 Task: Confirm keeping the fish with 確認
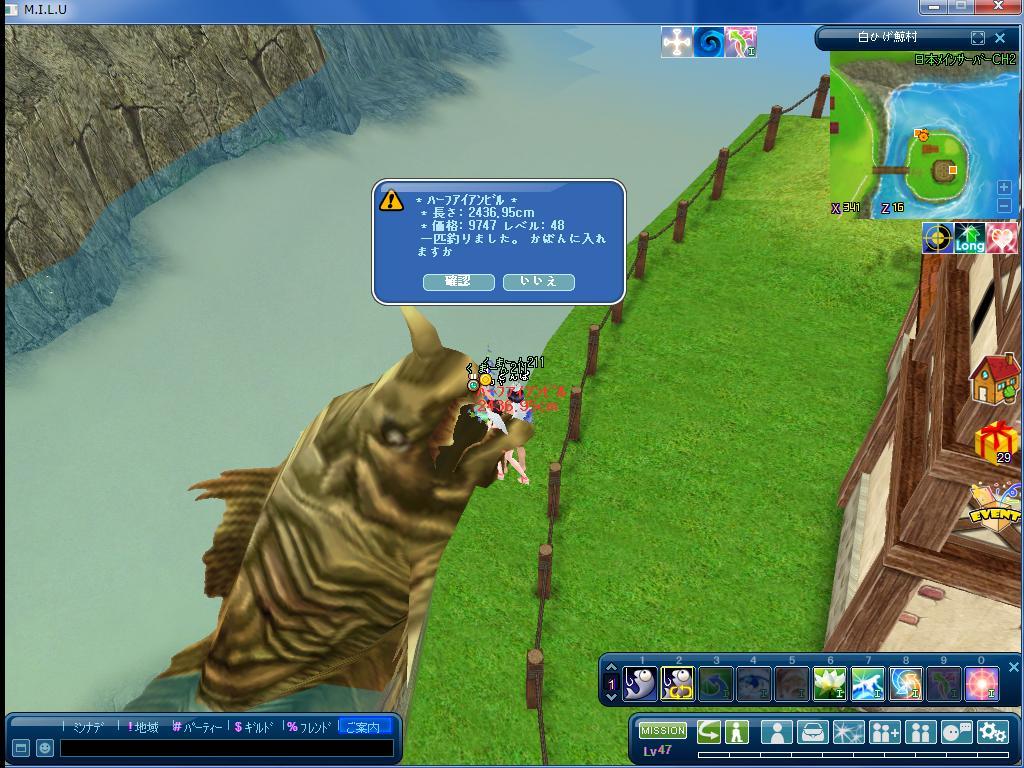pyautogui.click(x=458, y=282)
